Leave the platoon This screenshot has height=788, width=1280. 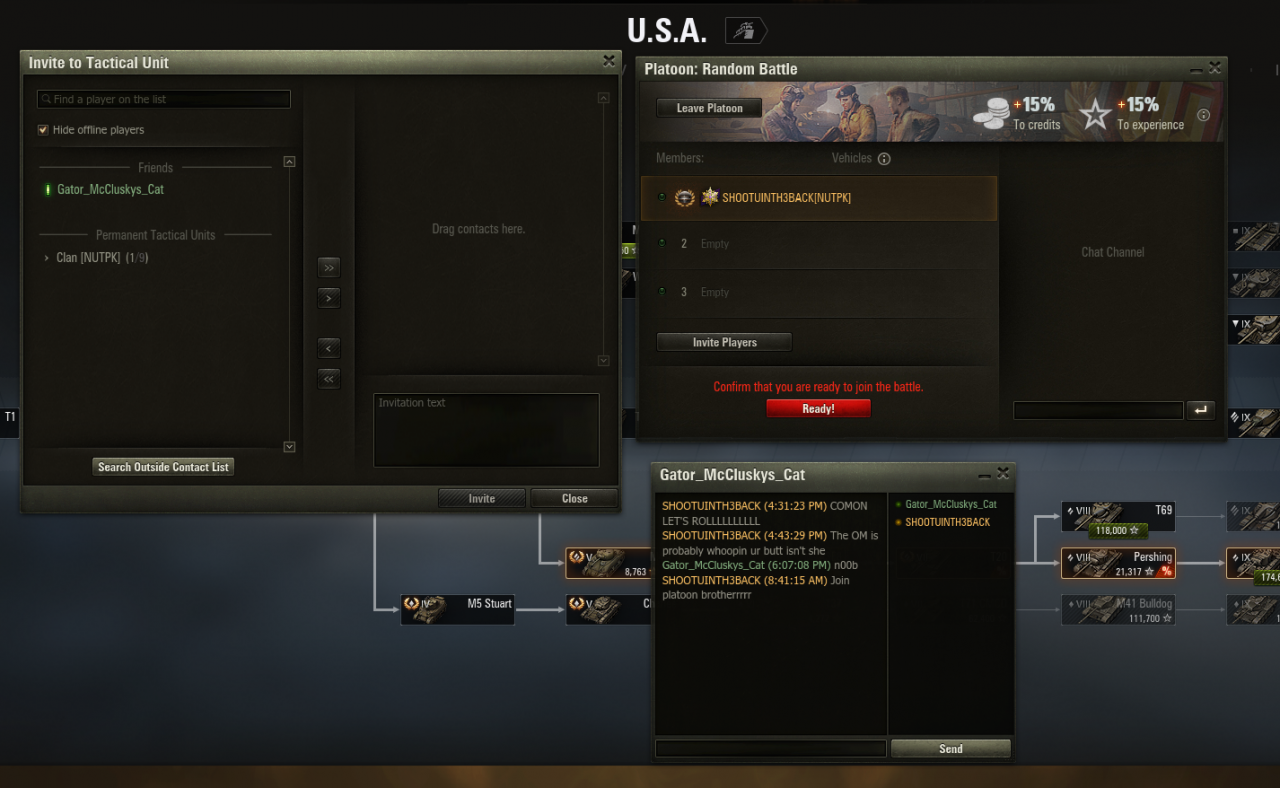pyautogui.click(x=709, y=108)
